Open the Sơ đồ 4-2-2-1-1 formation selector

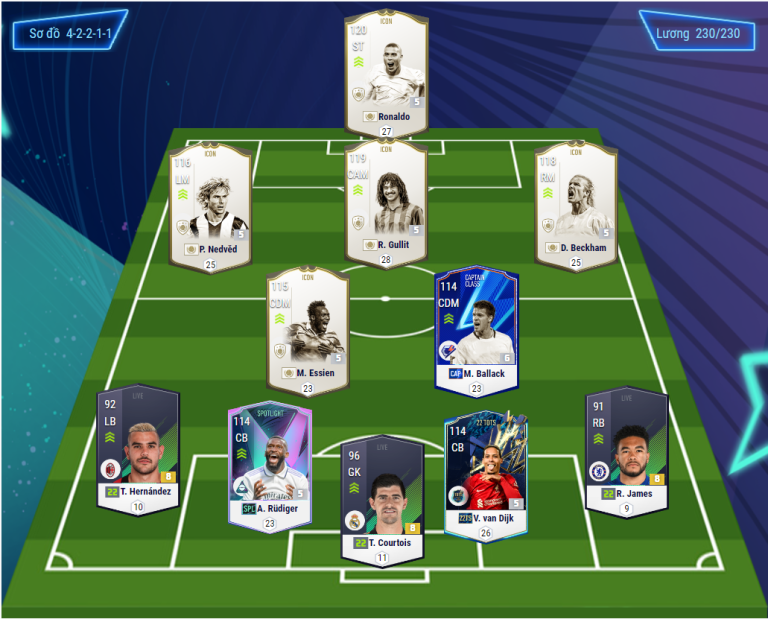coord(70,33)
